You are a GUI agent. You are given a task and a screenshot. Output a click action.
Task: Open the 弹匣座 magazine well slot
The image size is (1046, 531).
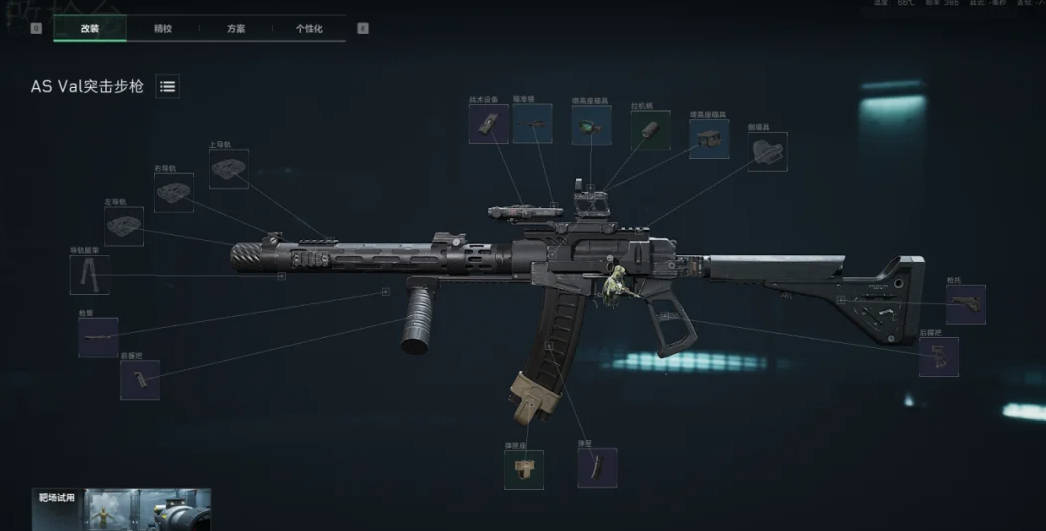tap(524, 469)
